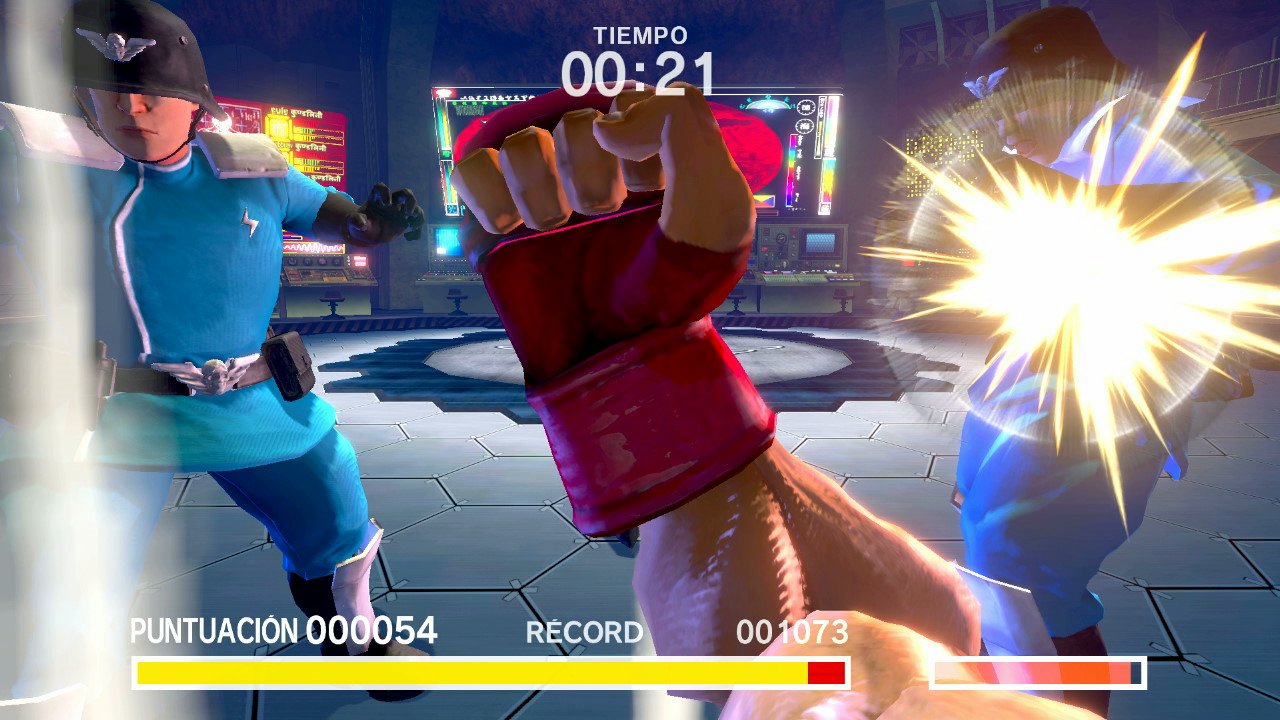This screenshot has width=1280, height=720.
Task: Click the computer monitor on the right console
Action: (818, 243)
